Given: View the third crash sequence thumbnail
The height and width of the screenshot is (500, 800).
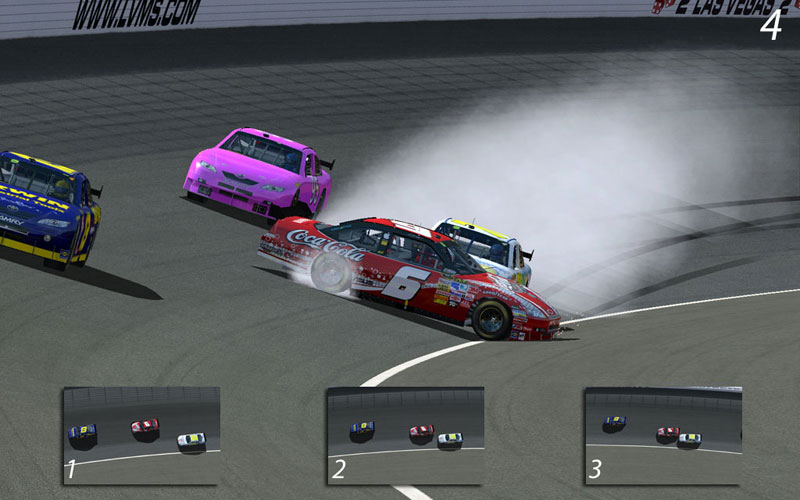Looking at the screenshot, I should [663, 435].
